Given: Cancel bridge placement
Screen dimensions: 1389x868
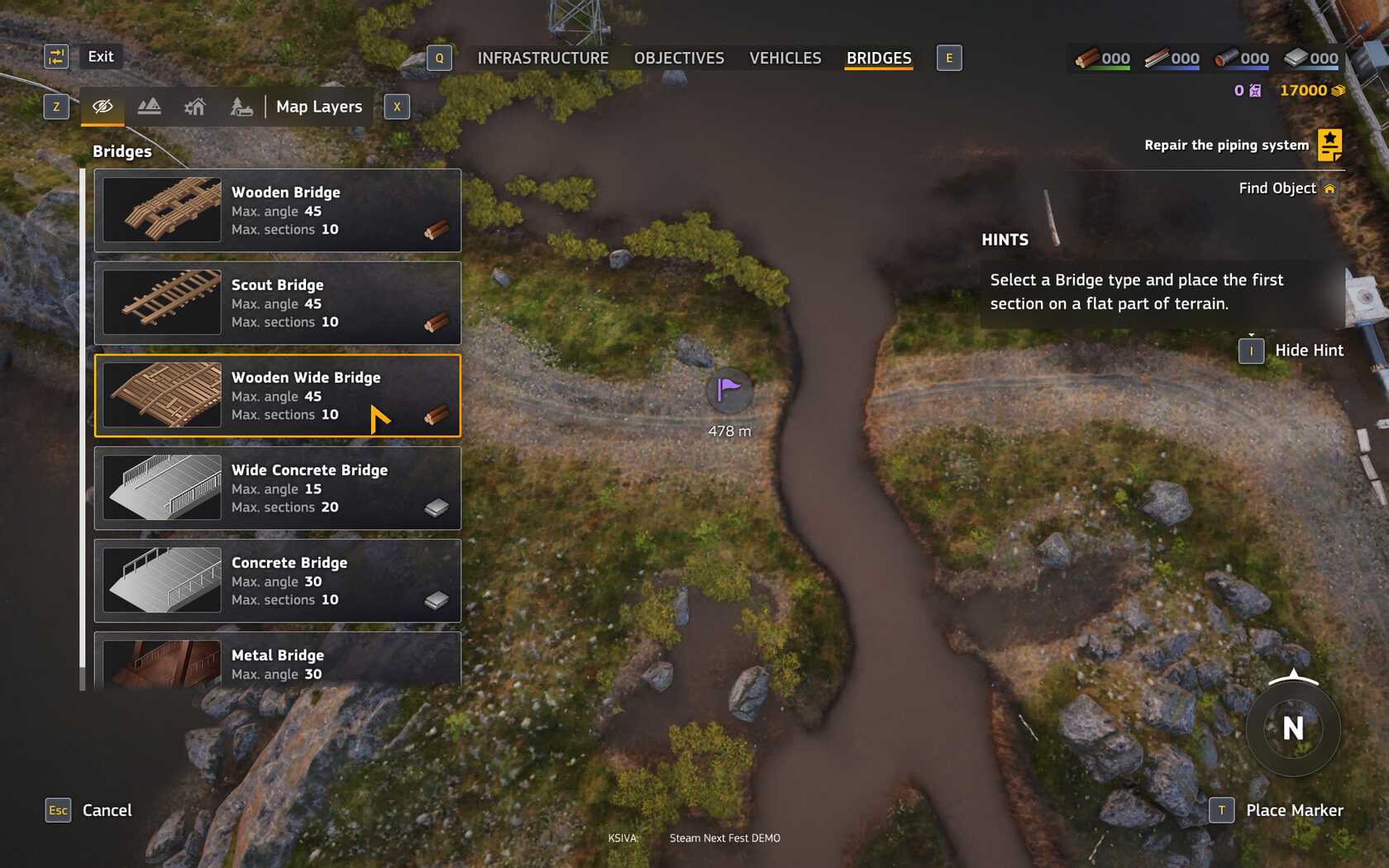Looking at the screenshot, I should coord(106,810).
